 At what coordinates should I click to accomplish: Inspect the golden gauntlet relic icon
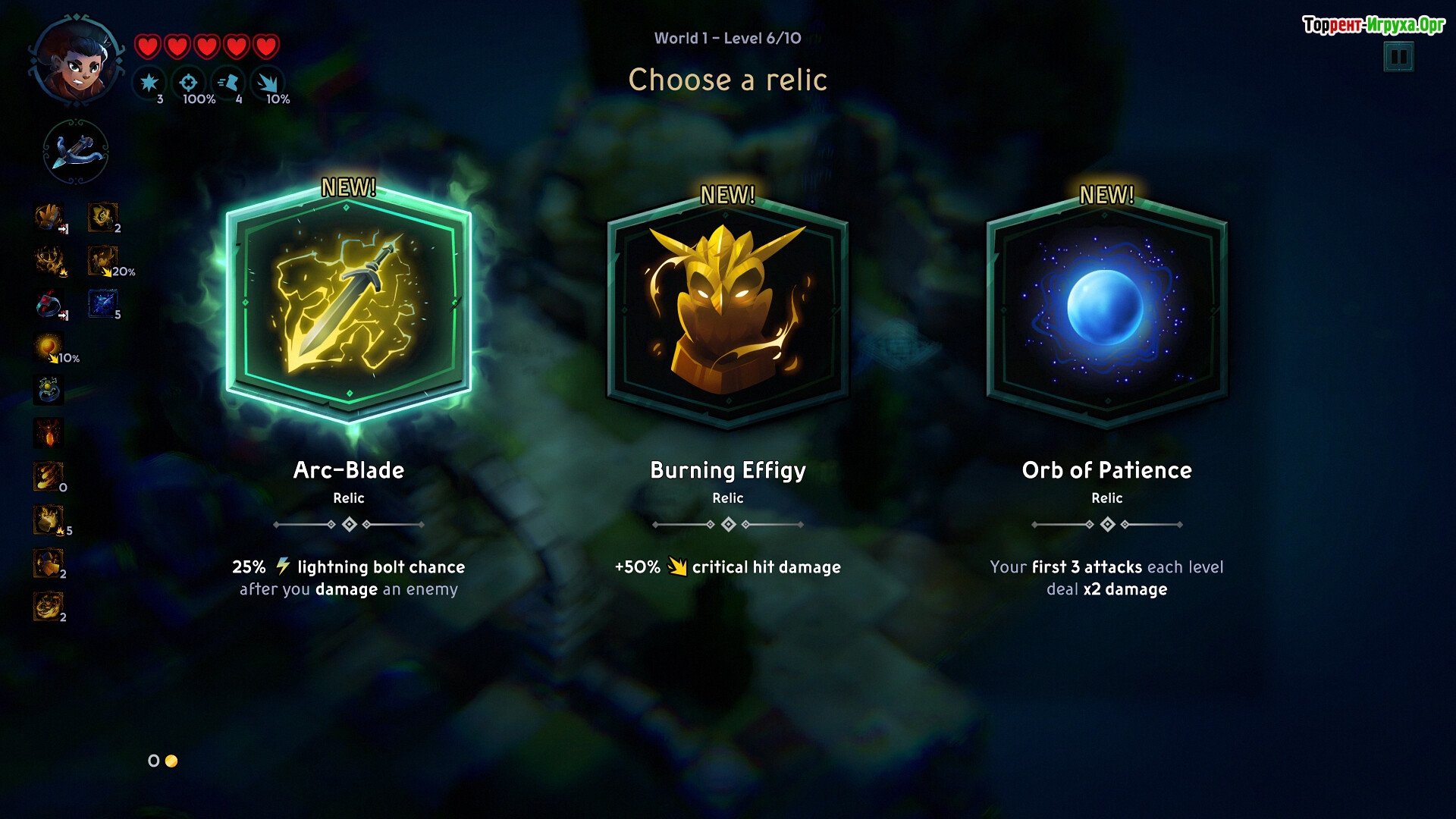click(x=49, y=218)
